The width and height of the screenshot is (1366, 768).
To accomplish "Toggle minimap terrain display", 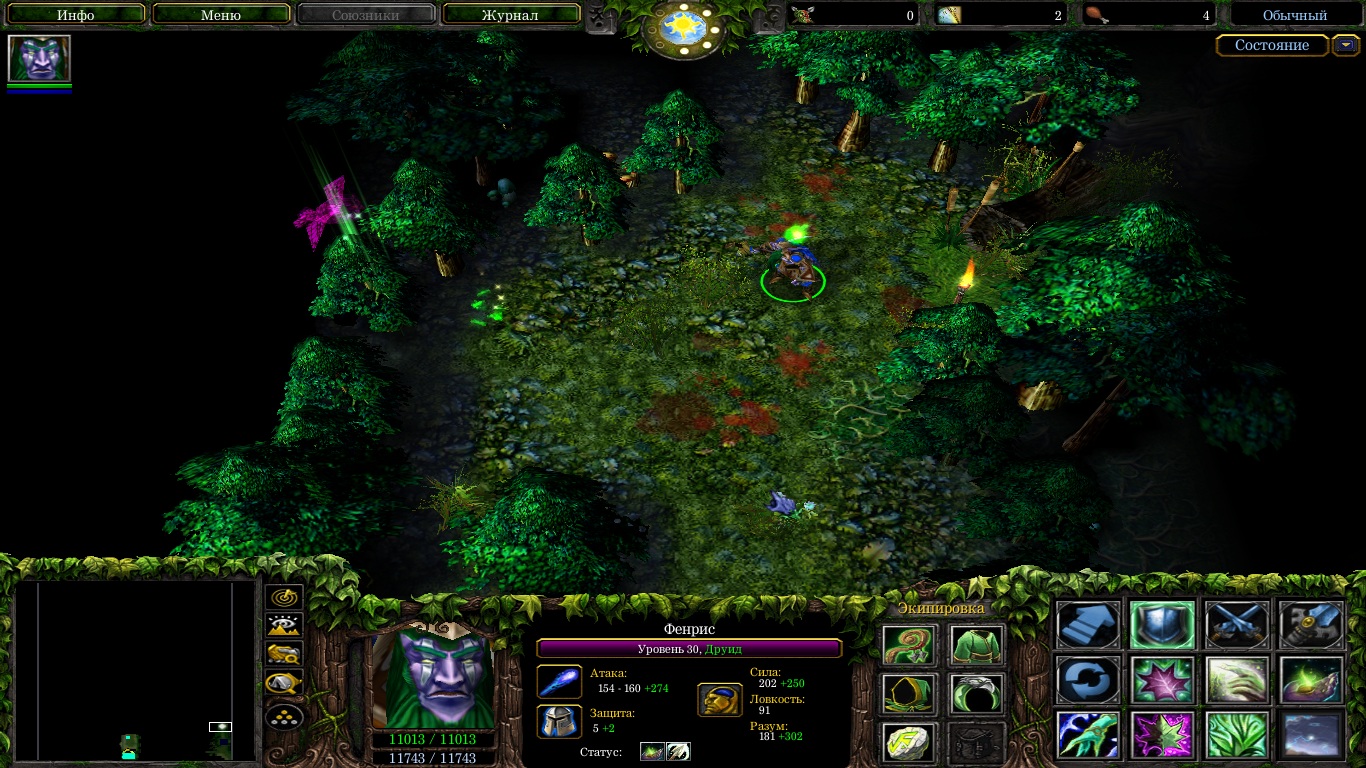I will coord(284,626).
